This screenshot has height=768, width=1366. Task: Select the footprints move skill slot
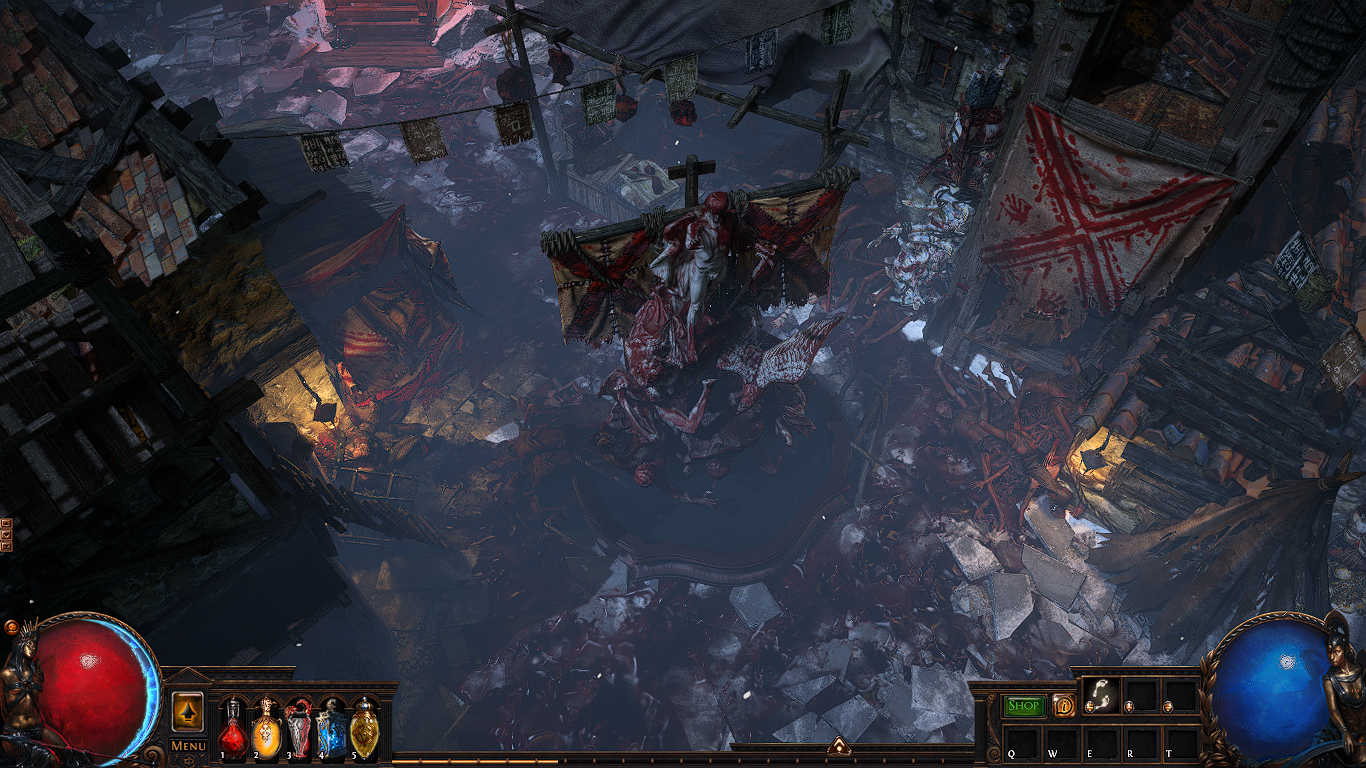[x=1102, y=696]
